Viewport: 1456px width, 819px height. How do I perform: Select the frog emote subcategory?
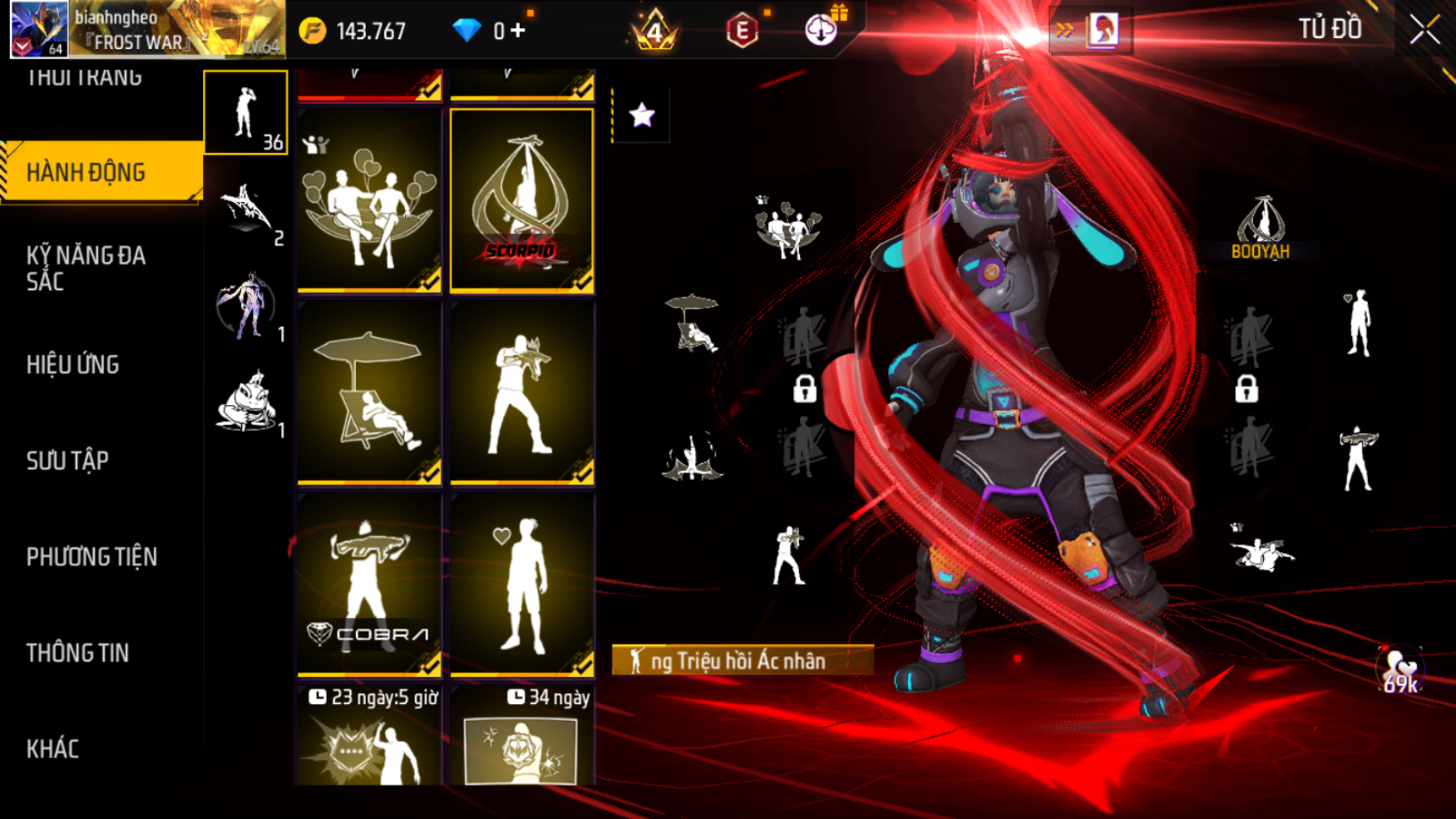[246, 402]
